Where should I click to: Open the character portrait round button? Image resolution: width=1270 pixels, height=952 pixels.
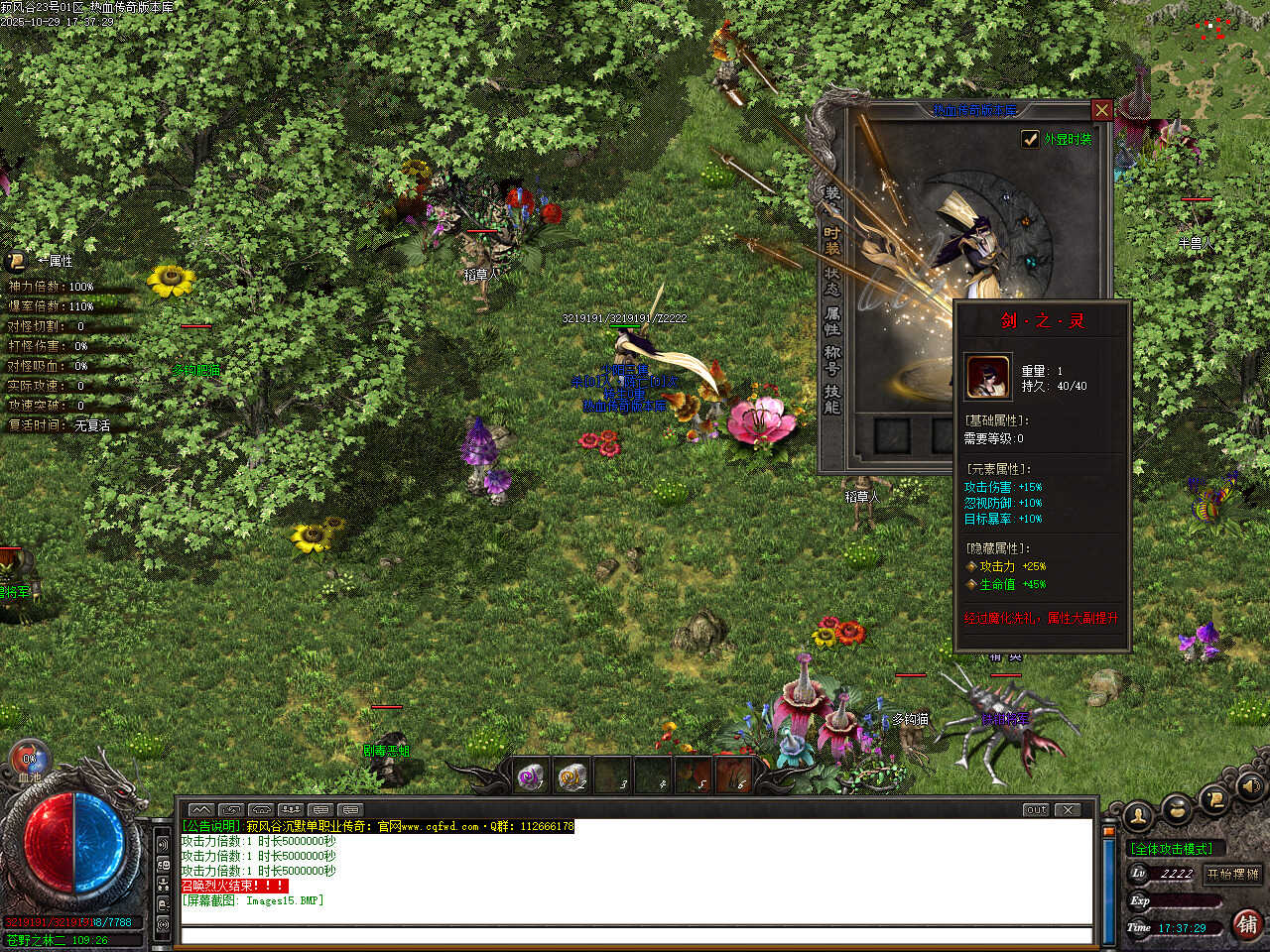(1138, 816)
